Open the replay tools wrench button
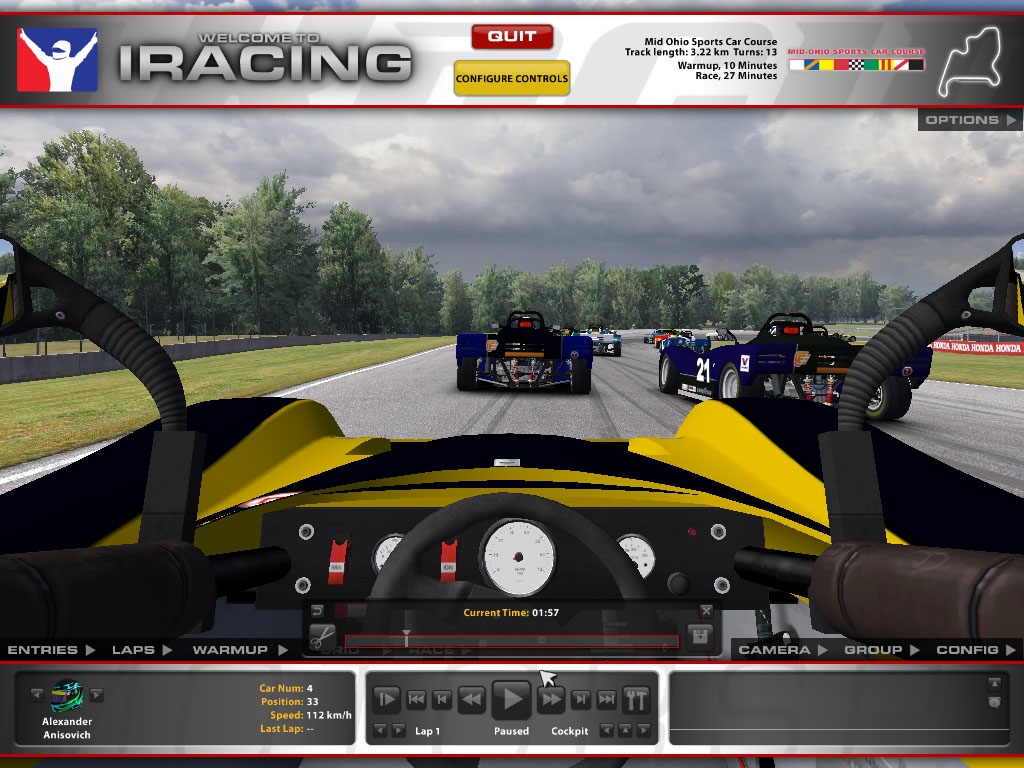The width and height of the screenshot is (1024, 768). pos(636,699)
